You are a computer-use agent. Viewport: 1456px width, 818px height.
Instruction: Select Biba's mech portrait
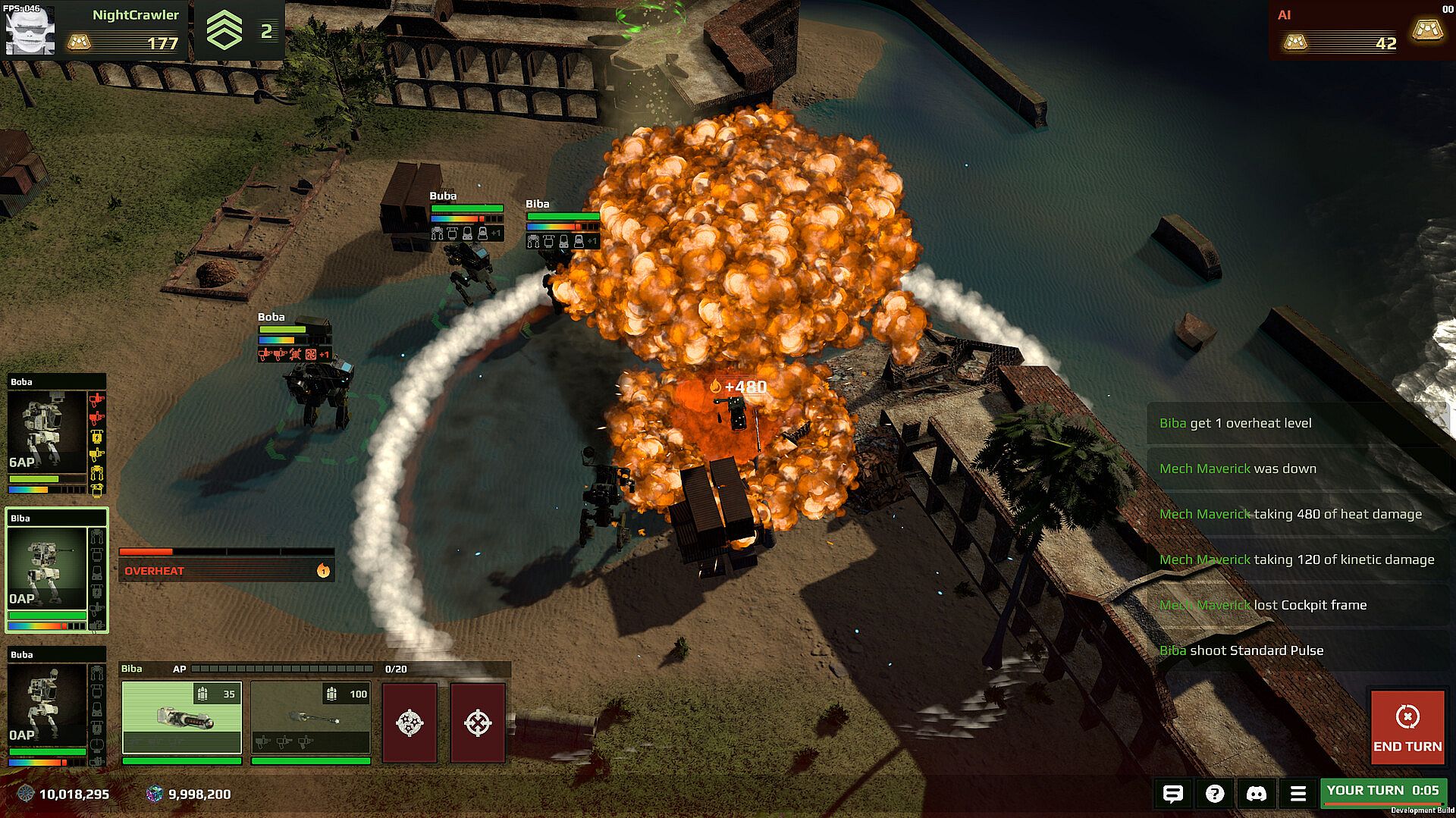(47, 567)
